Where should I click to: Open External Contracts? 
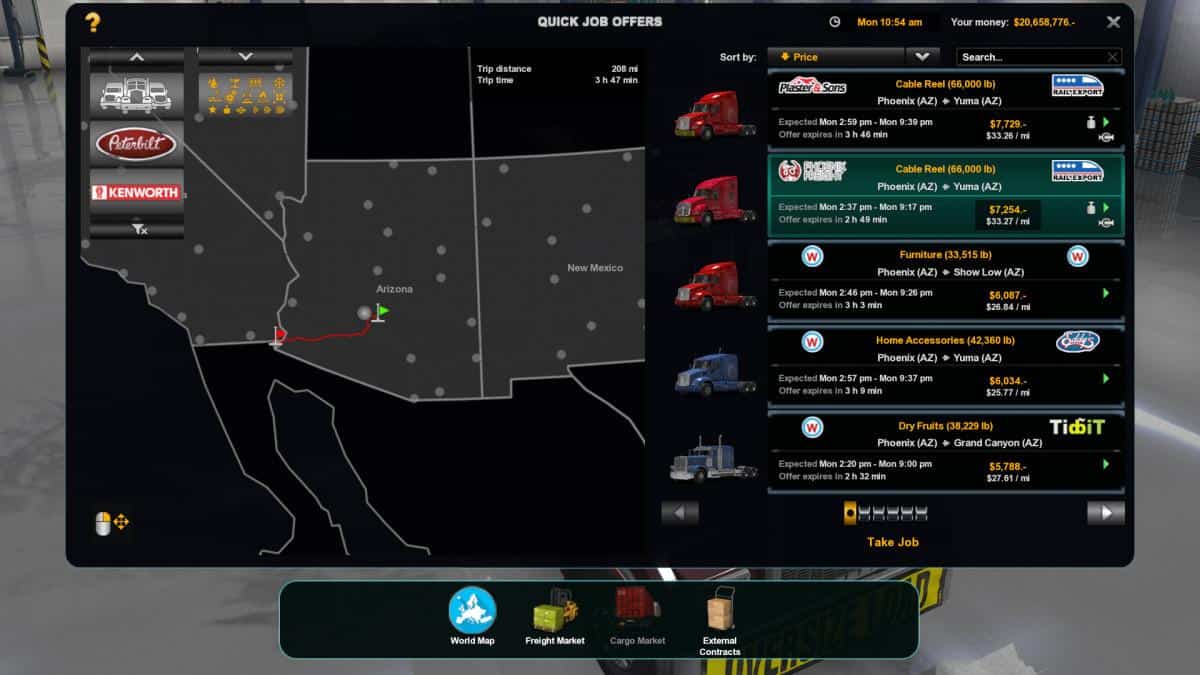(x=719, y=621)
